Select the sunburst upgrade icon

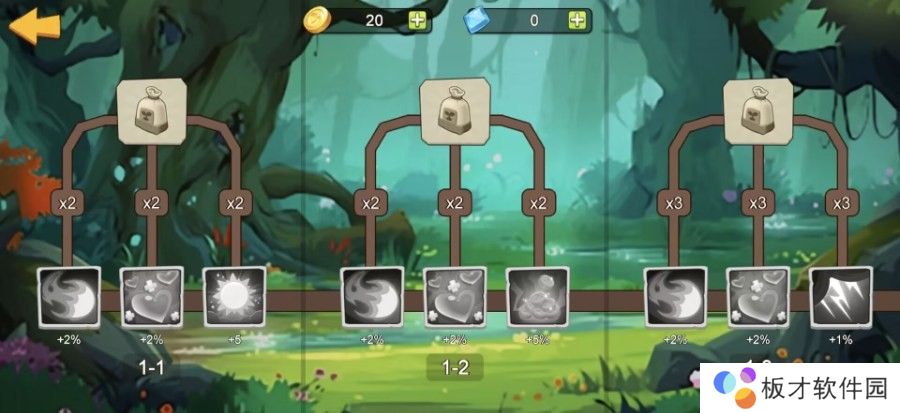click(235, 297)
